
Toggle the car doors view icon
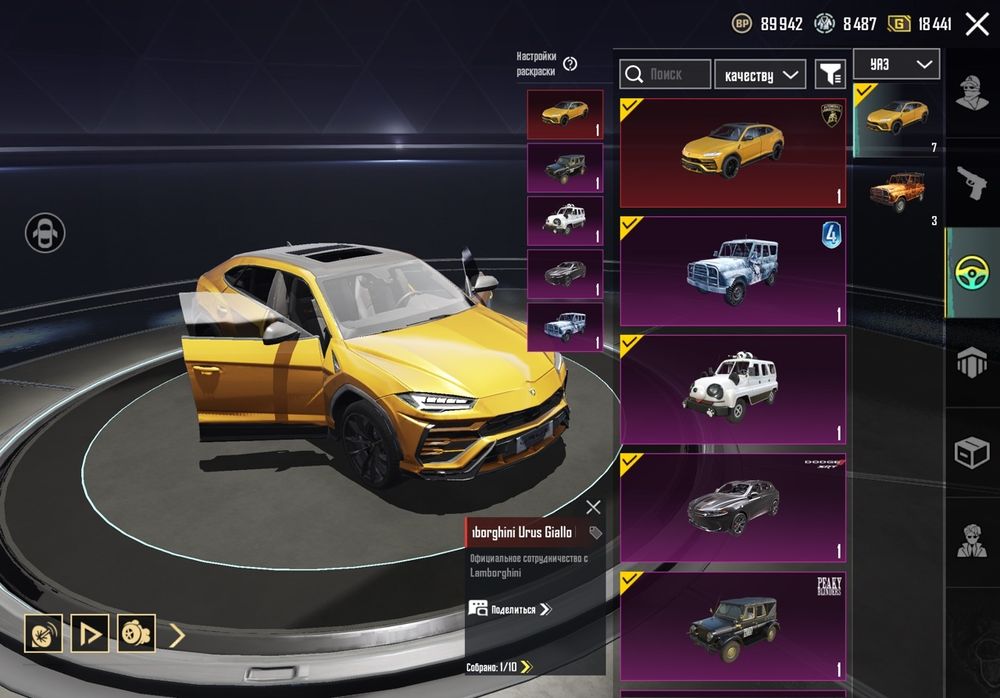[45, 233]
